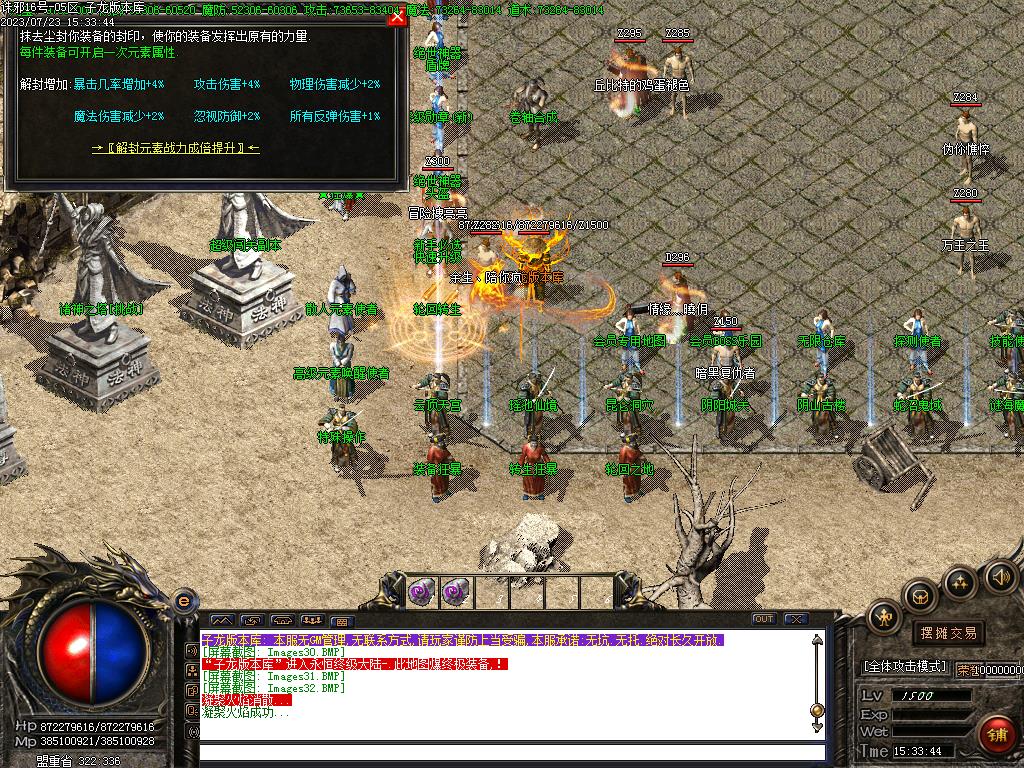The image size is (1024, 768).
Task: Use the second purple scroll in belt
Action: coord(455,592)
